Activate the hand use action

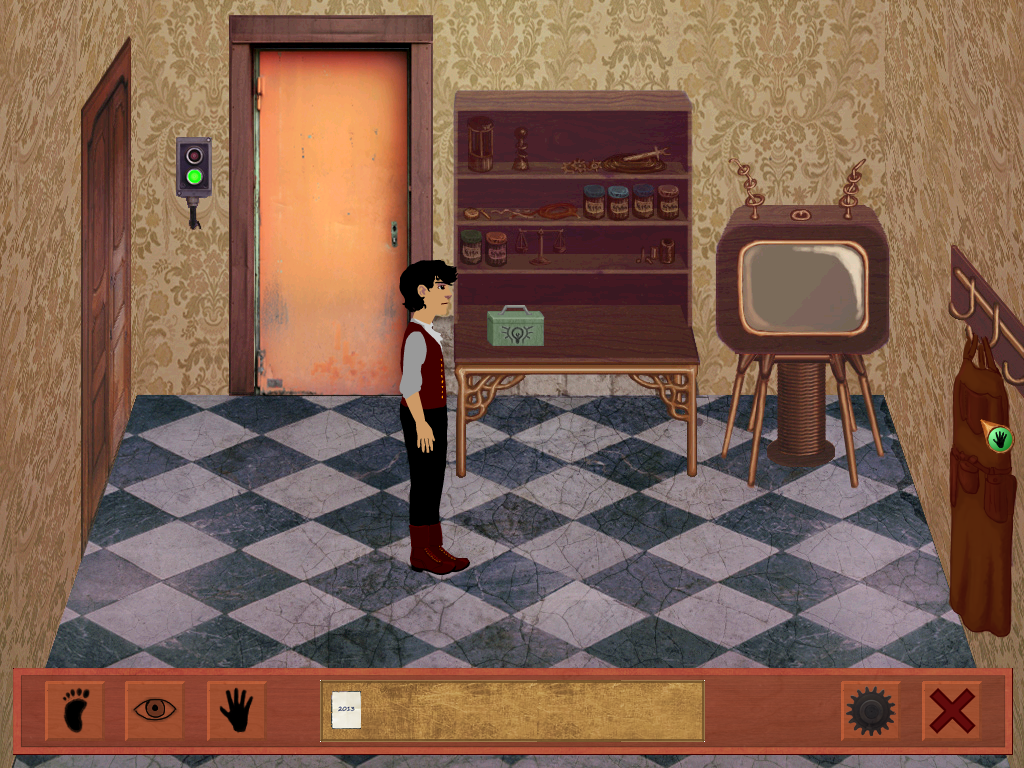(x=236, y=711)
